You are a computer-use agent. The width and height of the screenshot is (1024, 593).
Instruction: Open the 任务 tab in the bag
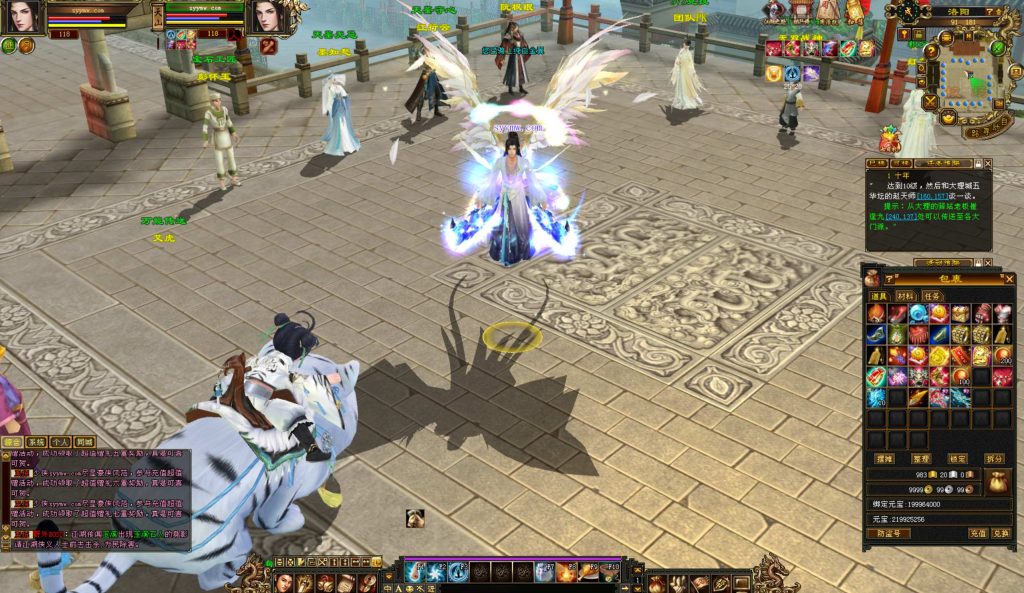click(932, 296)
